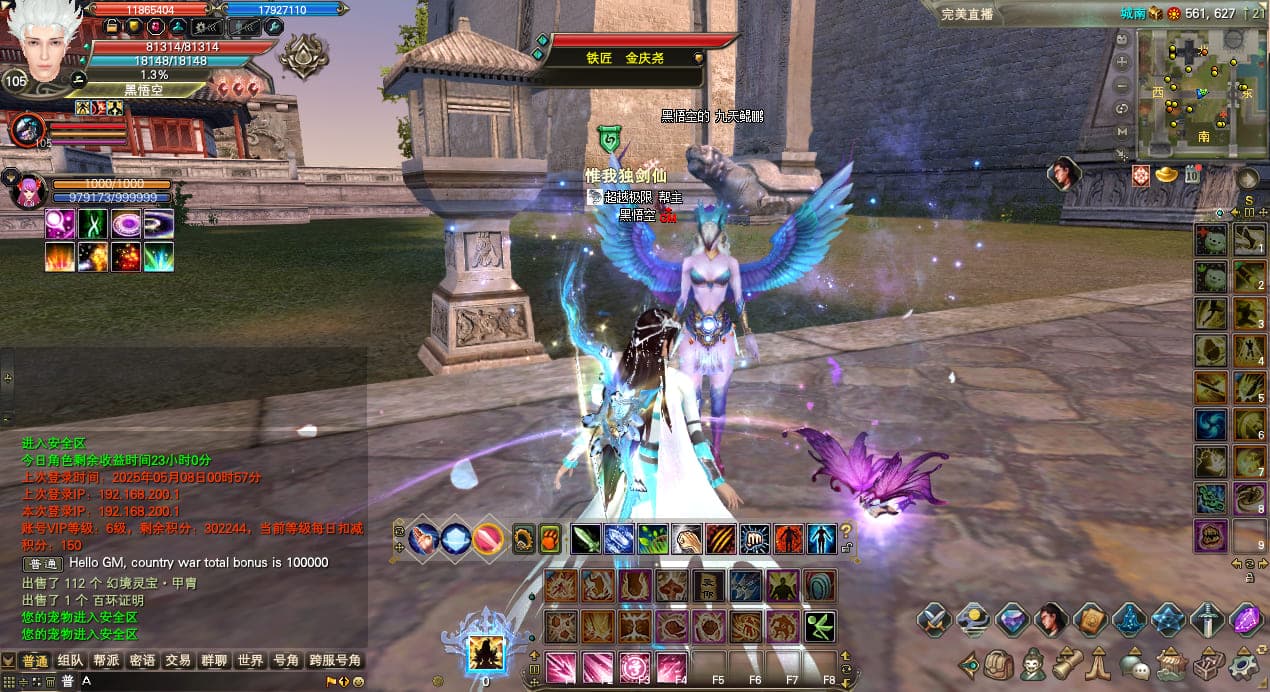This screenshot has width=1270, height=692.
Task: Open the world map with the M button
Action: tap(1122, 131)
